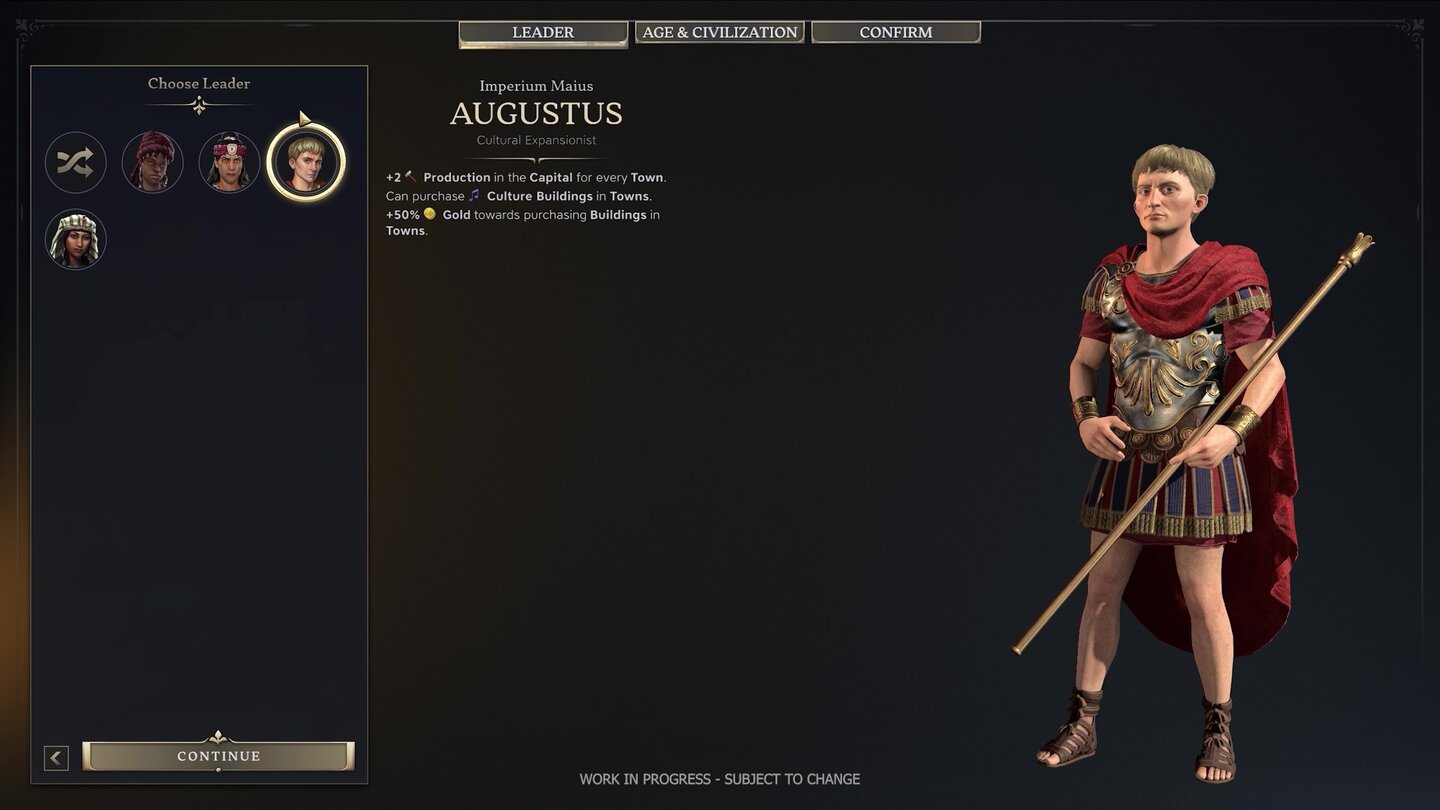1440x810 pixels.
Task: Click the back arrow in the bottom-left corner
Action: 56,757
